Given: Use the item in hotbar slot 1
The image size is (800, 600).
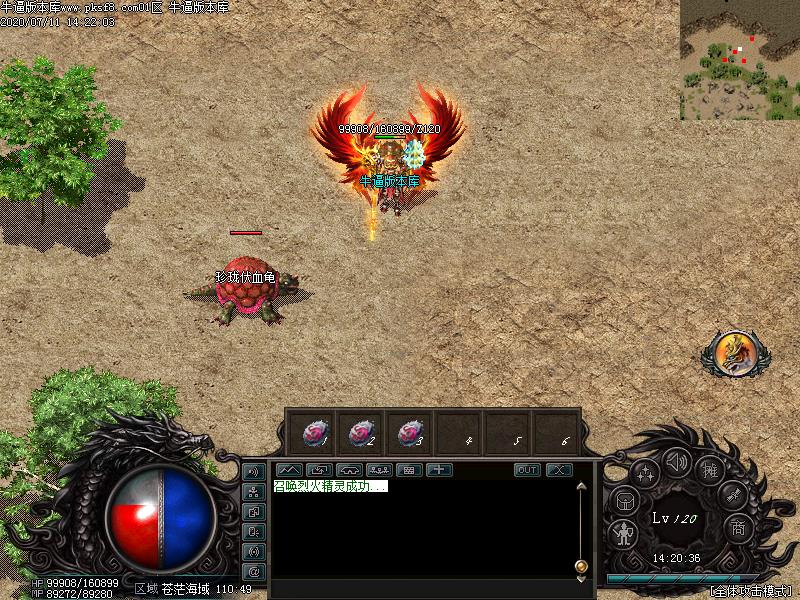Looking at the screenshot, I should [314, 433].
